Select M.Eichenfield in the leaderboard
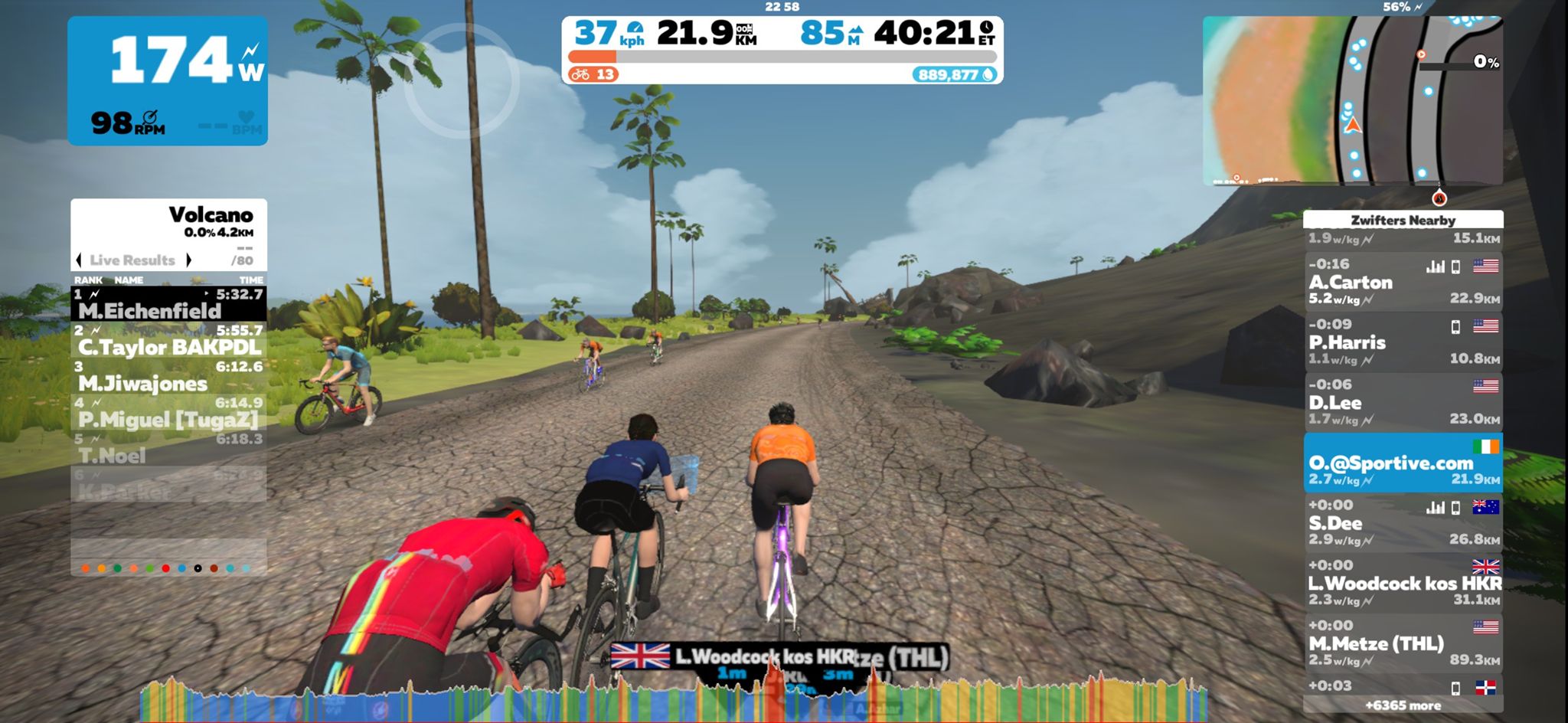Viewport: 1568px width, 723px height. click(168, 304)
